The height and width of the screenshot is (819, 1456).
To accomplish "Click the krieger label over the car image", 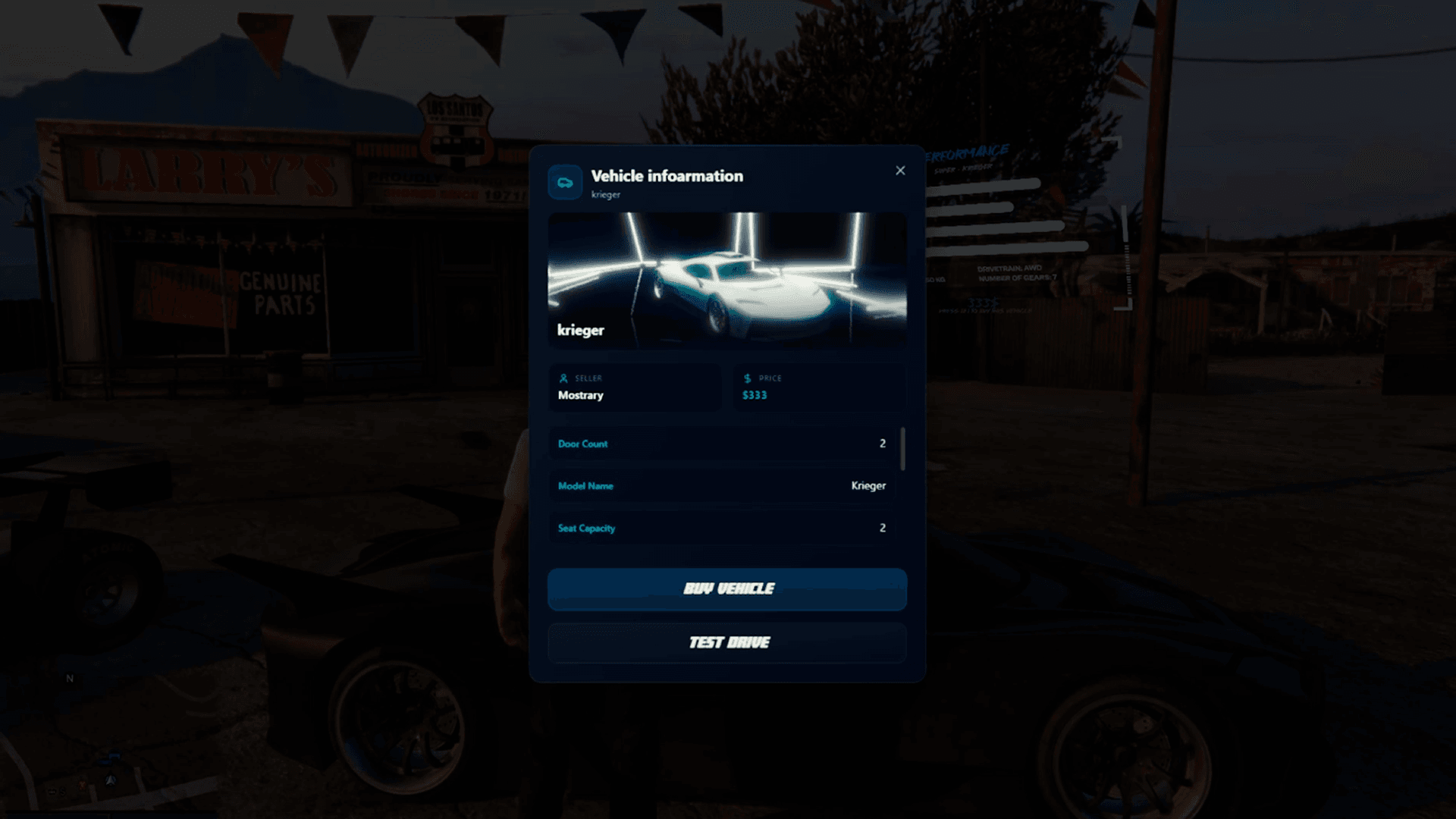I will point(580,330).
